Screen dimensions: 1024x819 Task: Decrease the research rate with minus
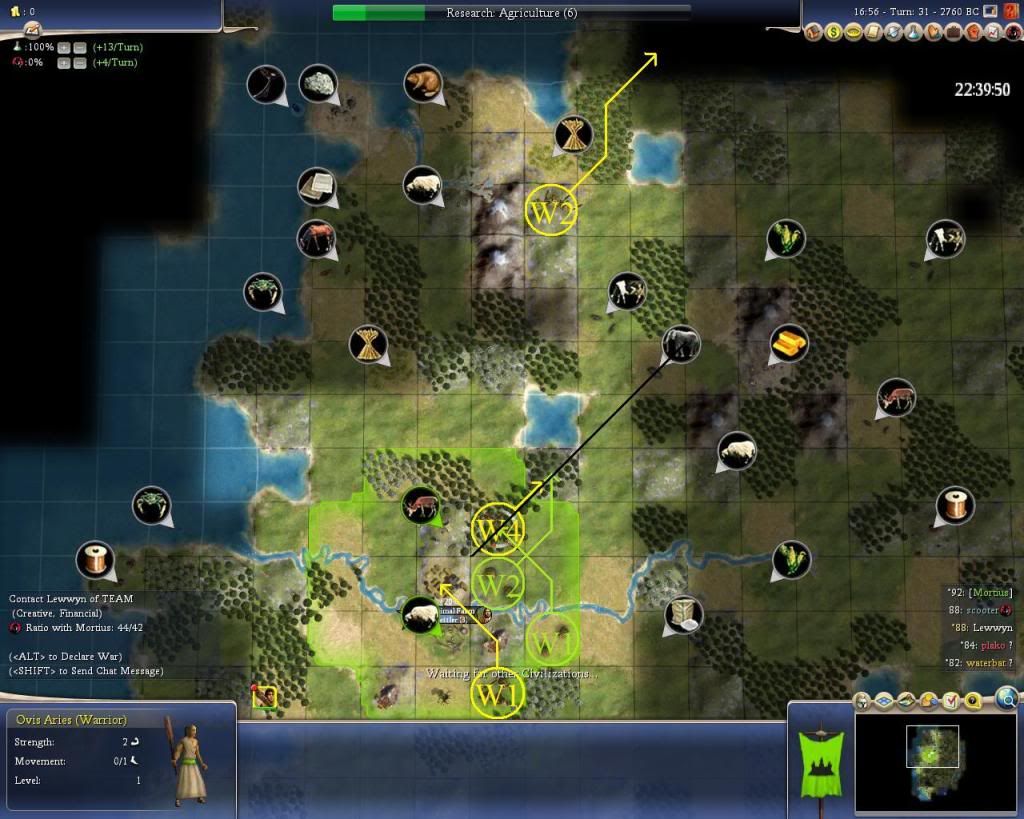coord(79,47)
